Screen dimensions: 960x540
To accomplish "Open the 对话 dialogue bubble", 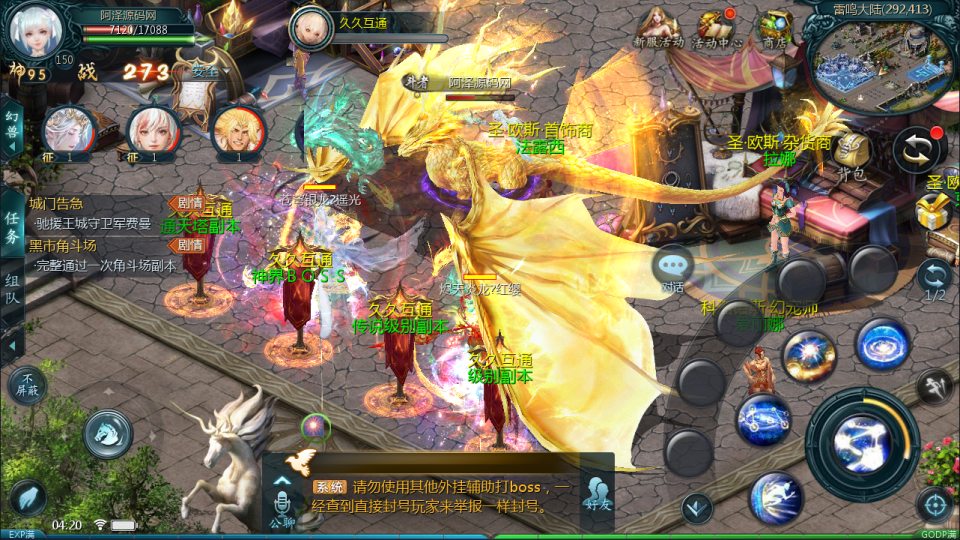I will click(673, 268).
